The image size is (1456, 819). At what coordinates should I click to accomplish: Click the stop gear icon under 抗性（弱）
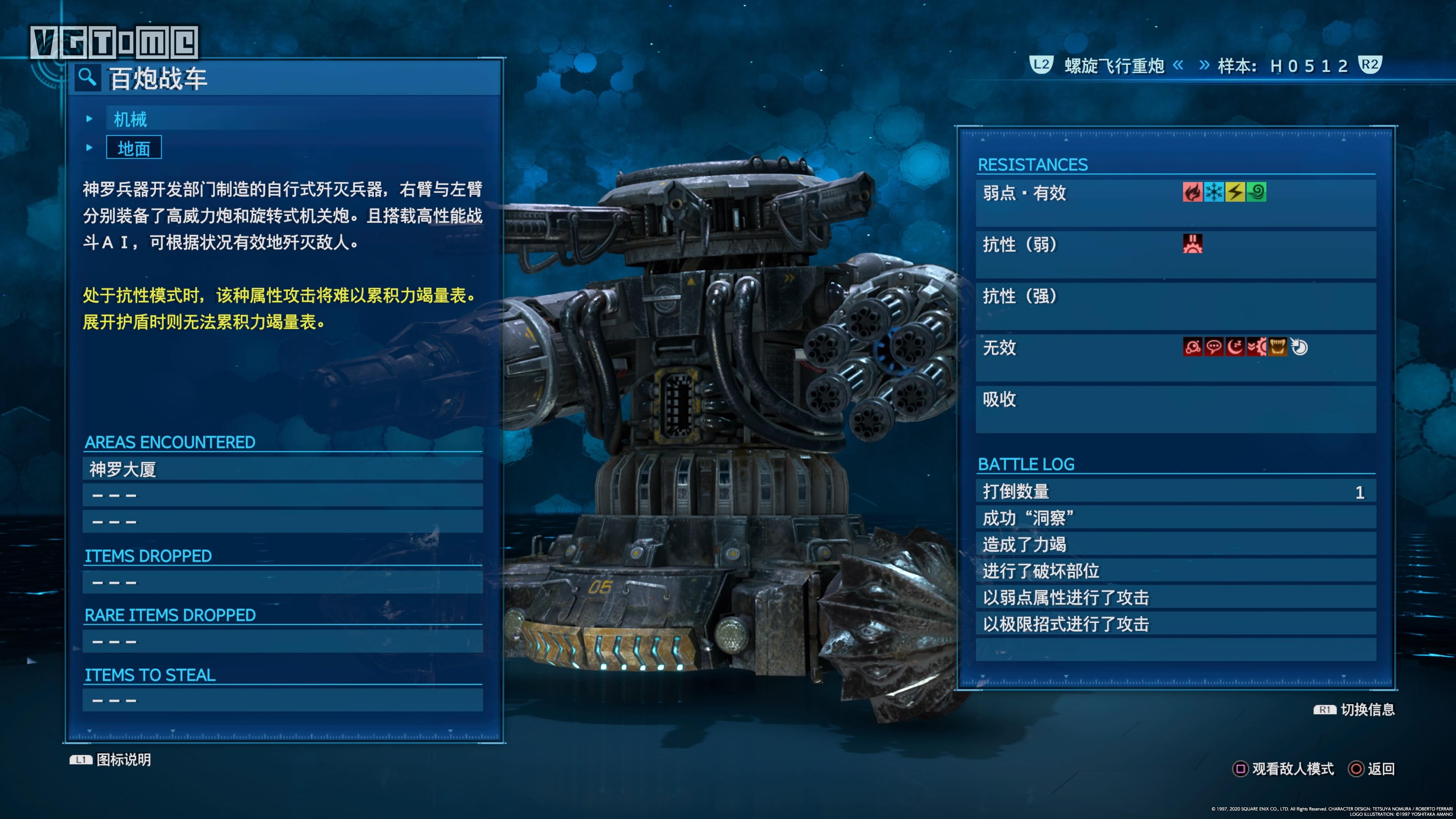[x=1194, y=243]
